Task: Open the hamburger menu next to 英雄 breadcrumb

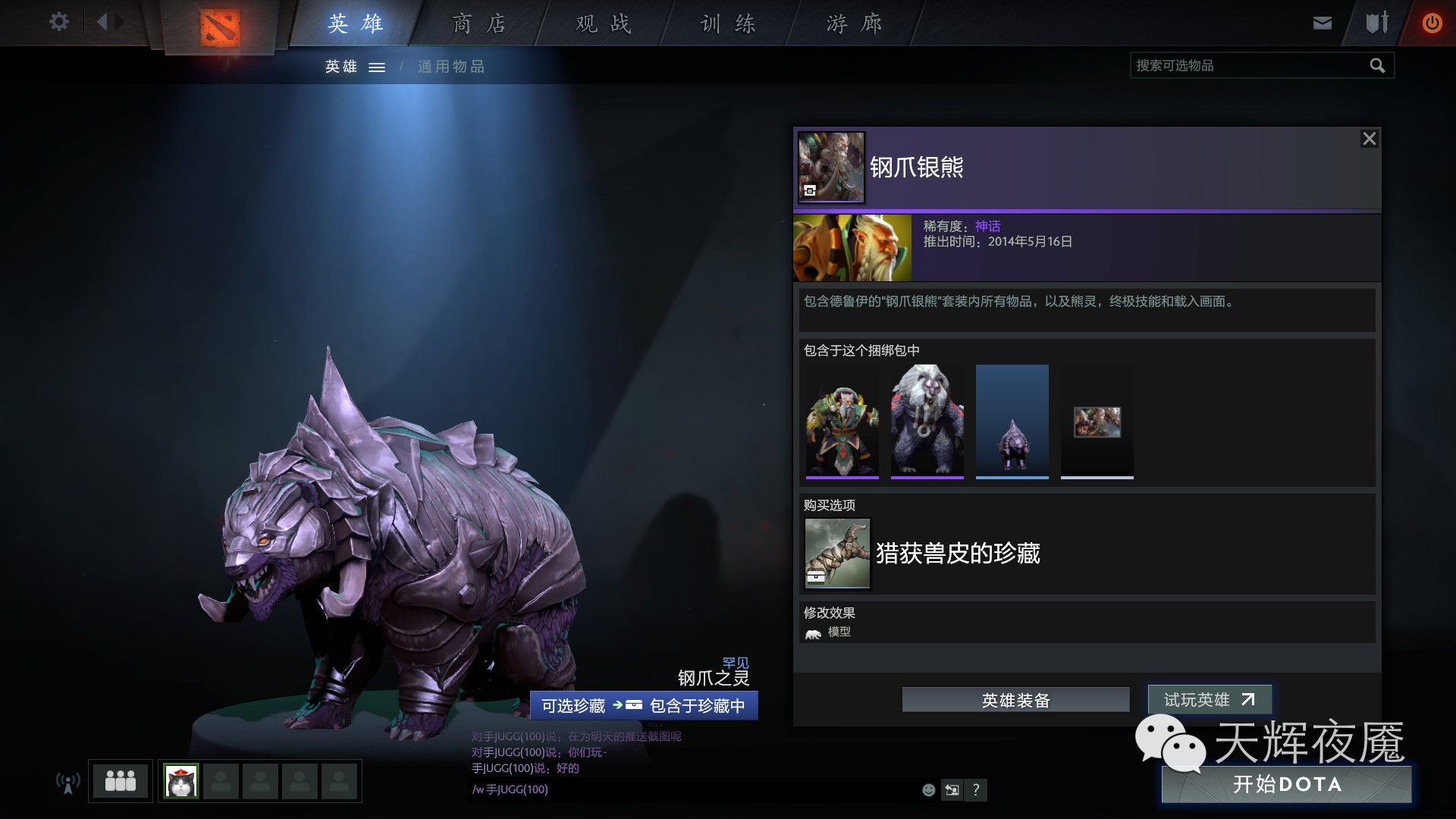Action: click(x=376, y=67)
